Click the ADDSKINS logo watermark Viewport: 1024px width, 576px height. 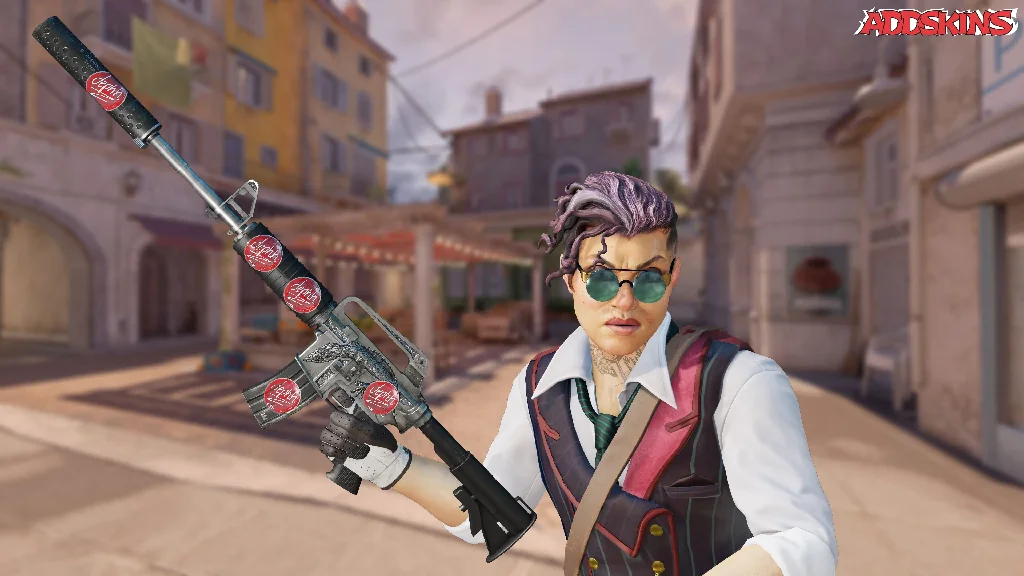[936, 23]
